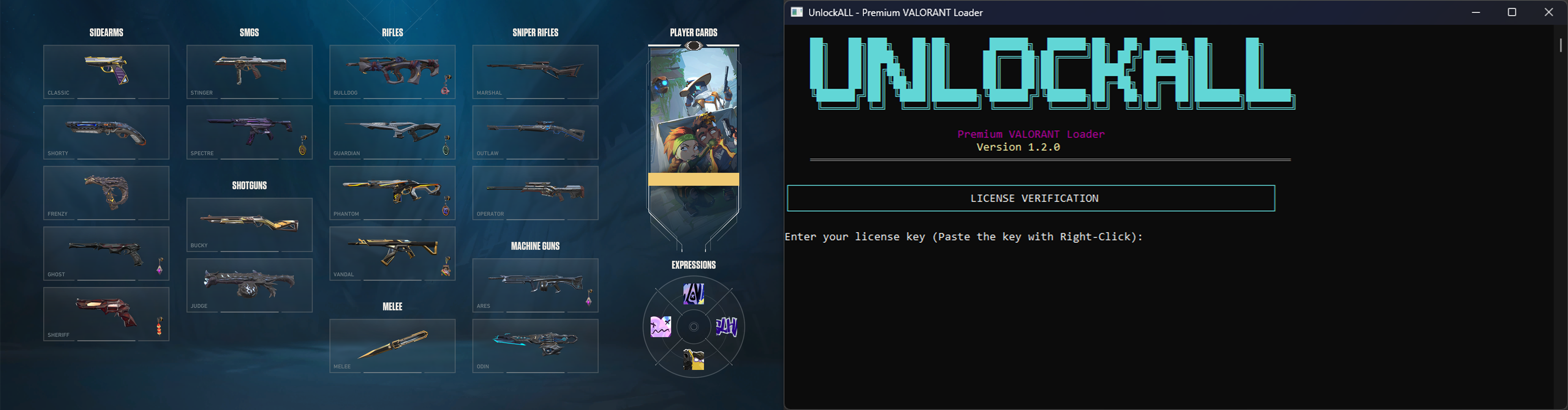The height and width of the screenshot is (410, 1568).
Task: Maximize the UnlockALL loader window
Action: click(1511, 12)
